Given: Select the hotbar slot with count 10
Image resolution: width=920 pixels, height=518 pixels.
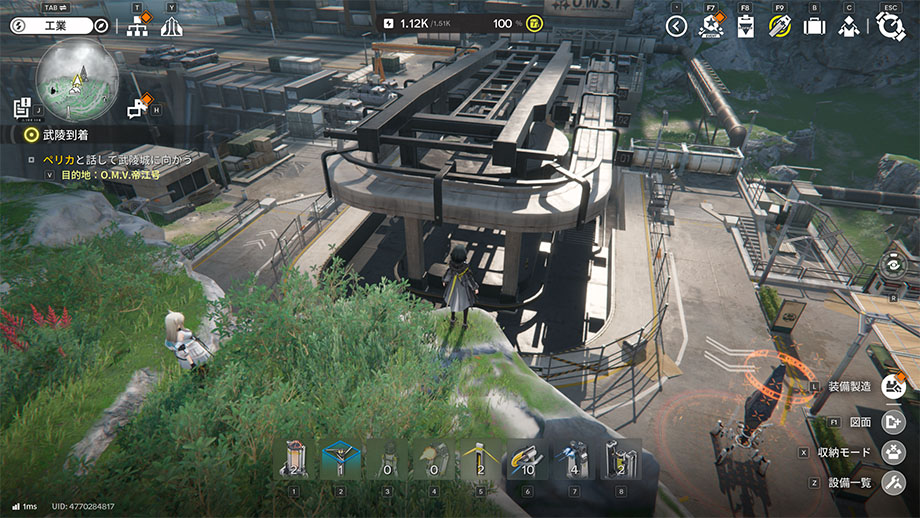Looking at the screenshot, I should click(527, 461).
